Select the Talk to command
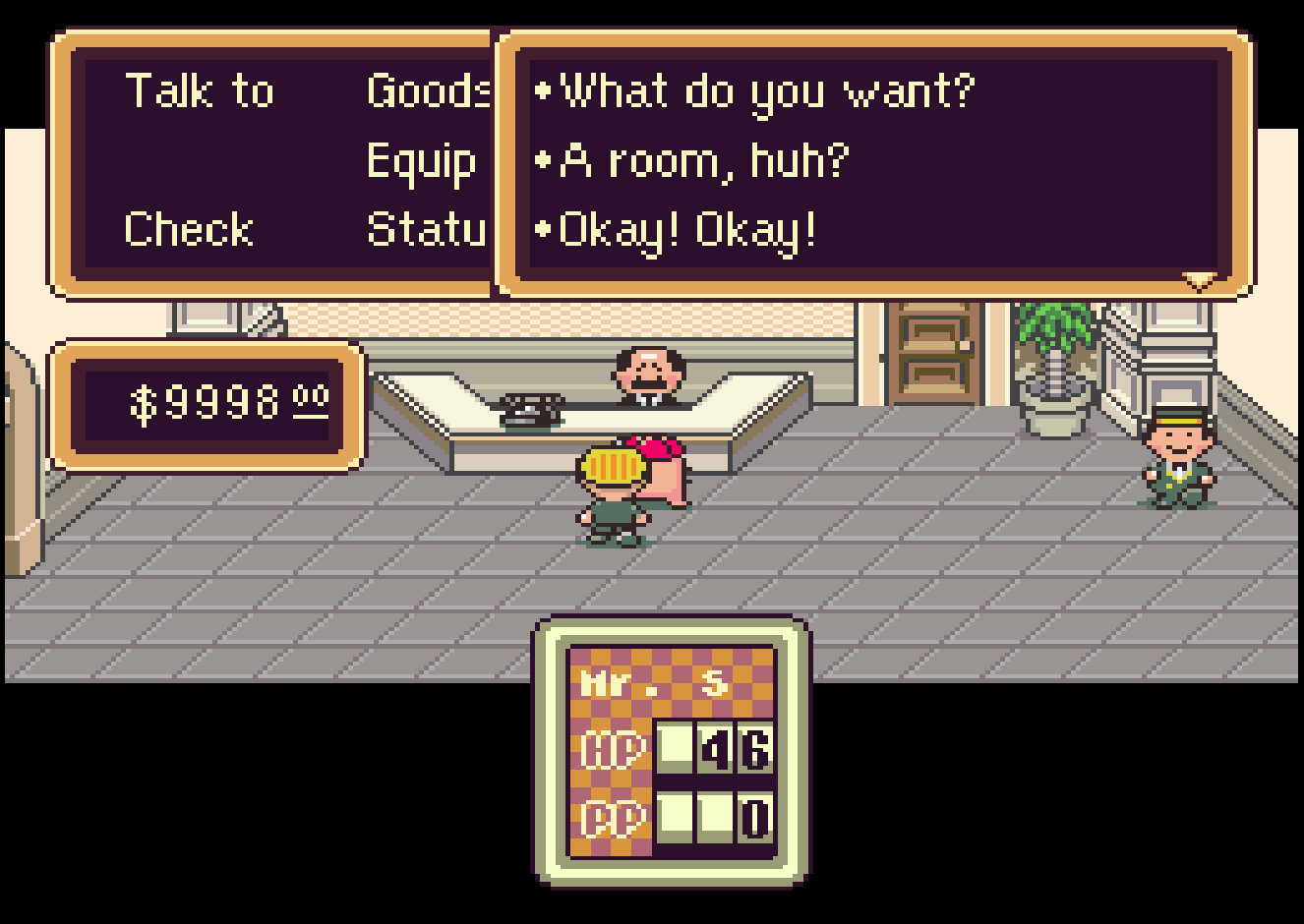The height and width of the screenshot is (924, 1304). click(x=200, y=91)
